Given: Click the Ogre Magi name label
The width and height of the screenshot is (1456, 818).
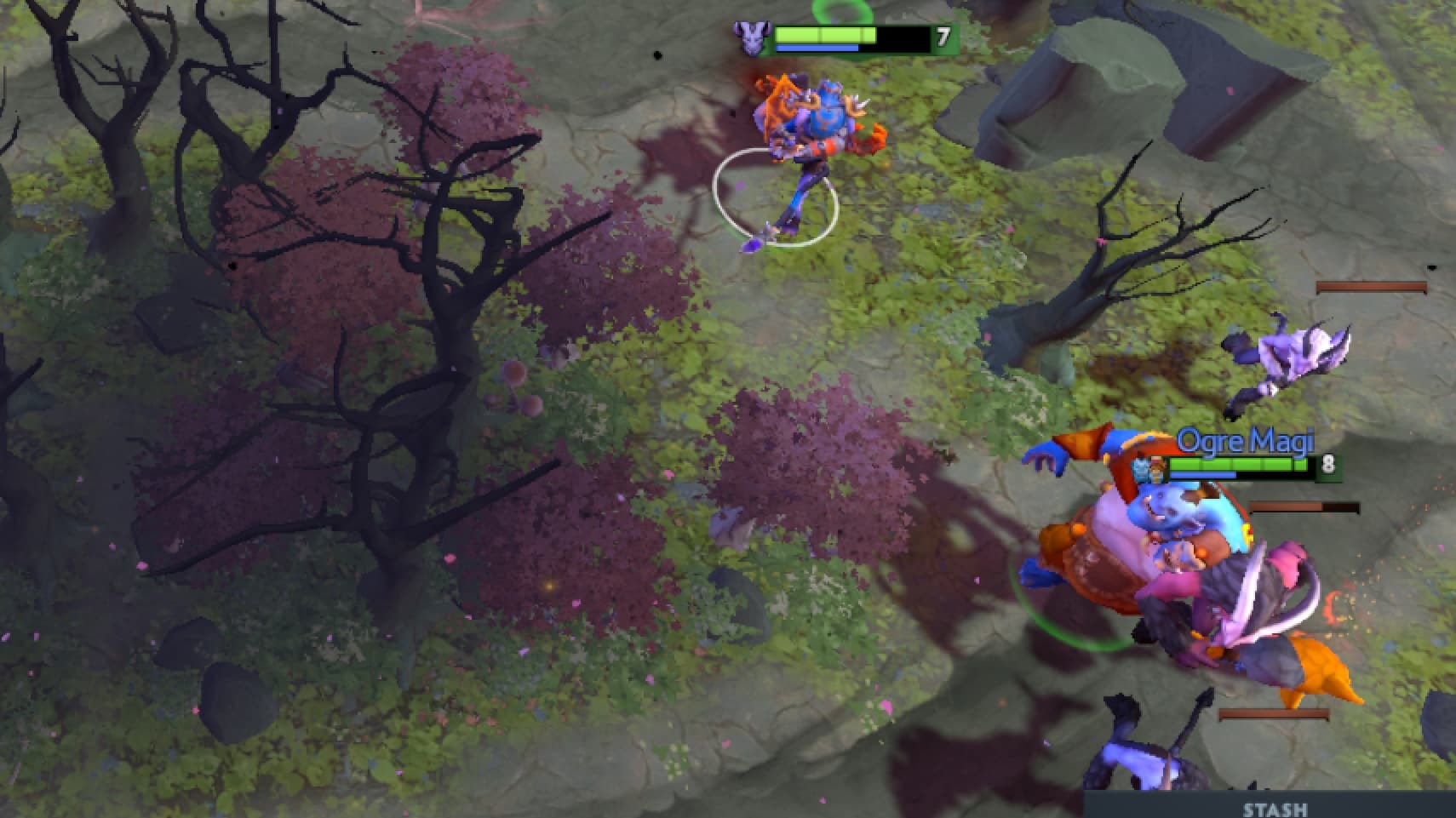Looking at the screenshot, I should 1247,441.
